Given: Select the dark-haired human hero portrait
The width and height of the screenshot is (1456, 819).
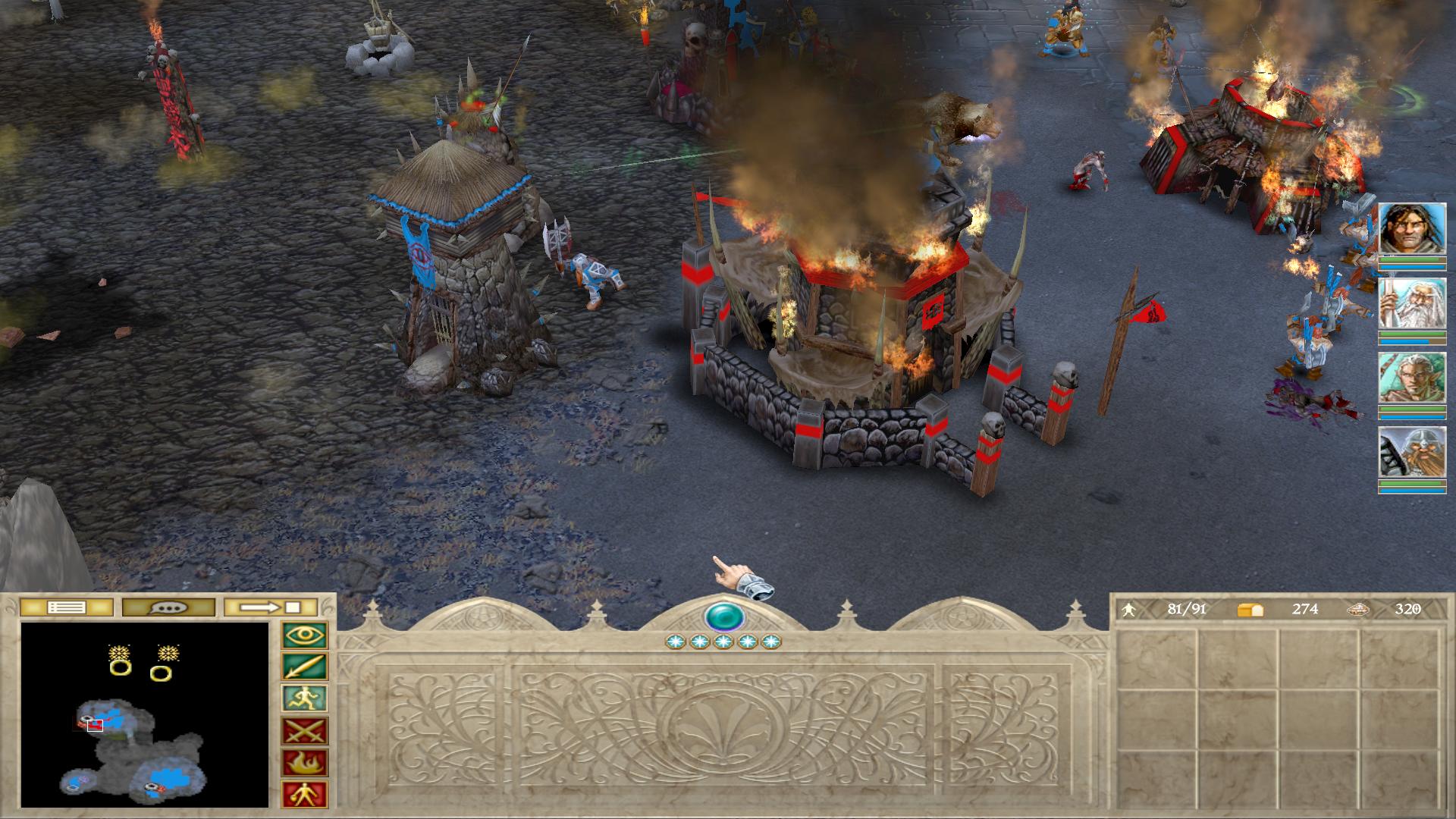Looking at the screenshot, I should [x=1411, y=228].
